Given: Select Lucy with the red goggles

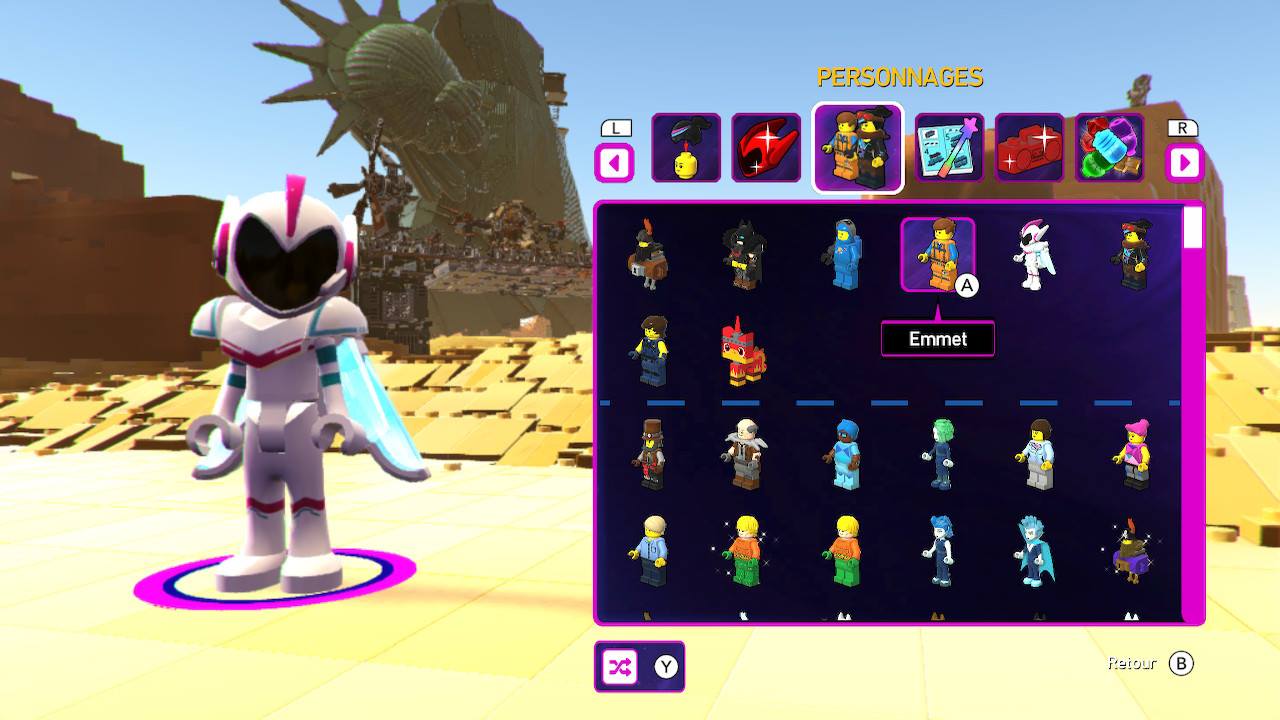Looking at the screenshot, I should point(1131,255).
